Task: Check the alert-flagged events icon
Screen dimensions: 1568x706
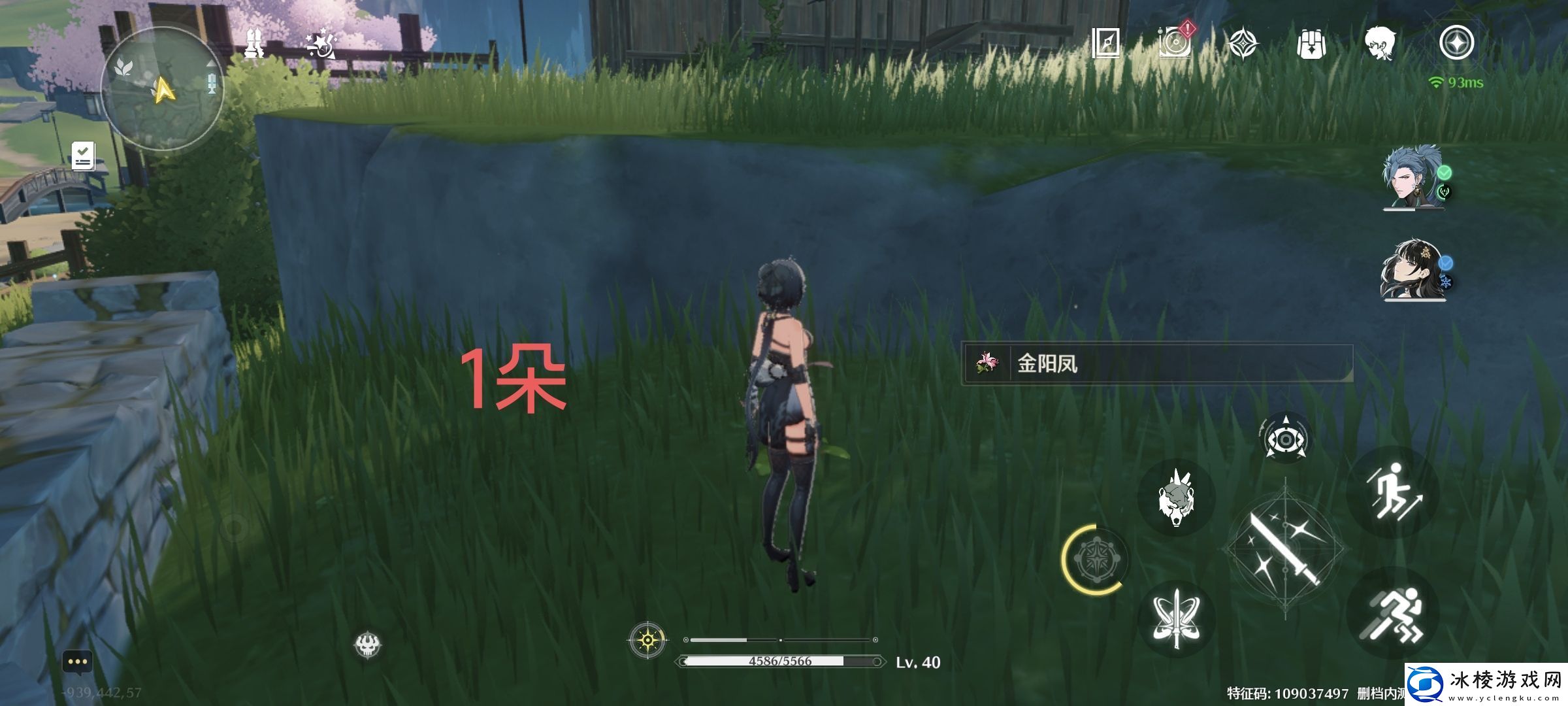Action: coord(1176,41)
